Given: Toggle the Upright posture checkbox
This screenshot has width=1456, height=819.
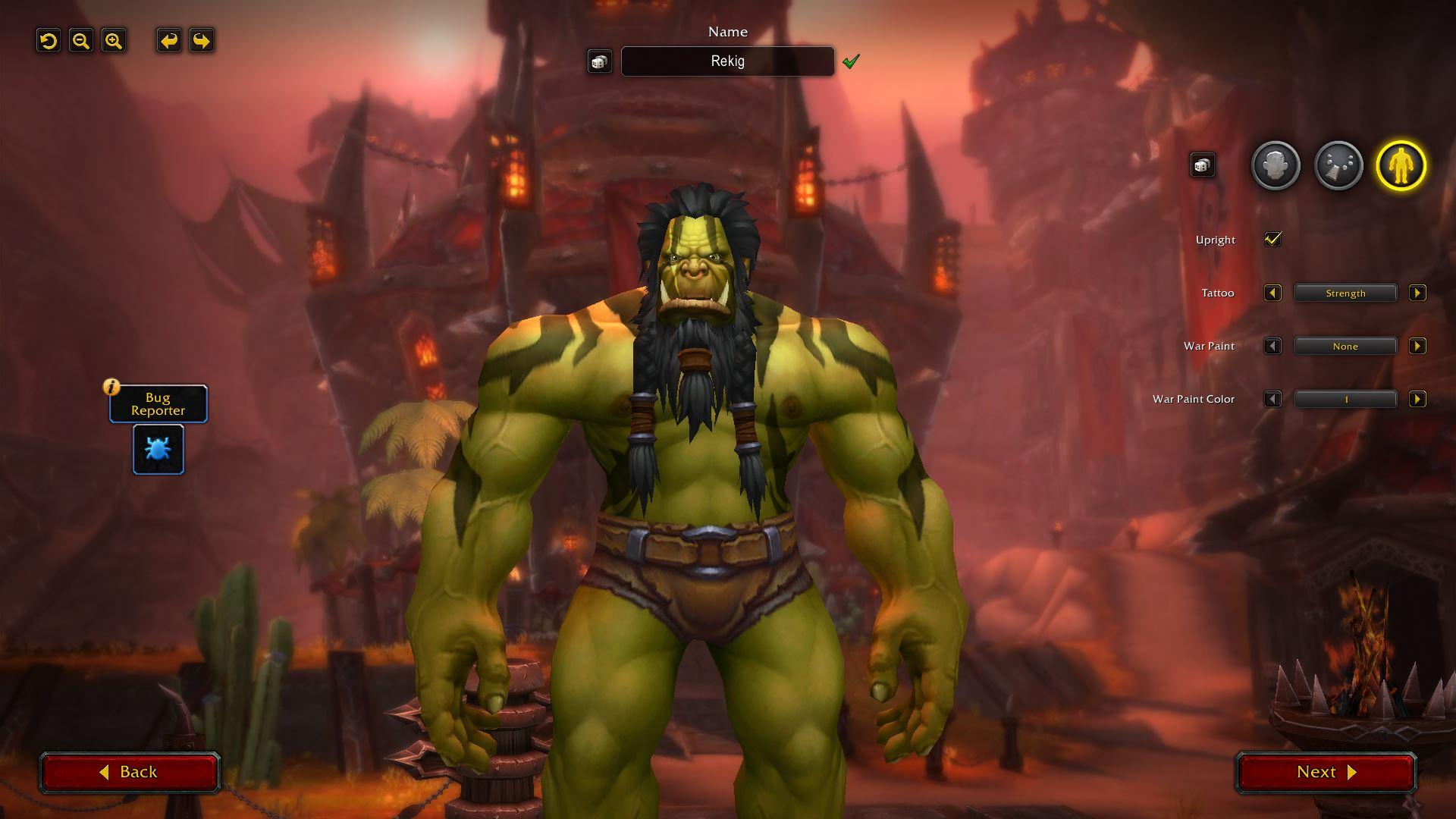Looking at the screenshot, I should (1272, 240).
